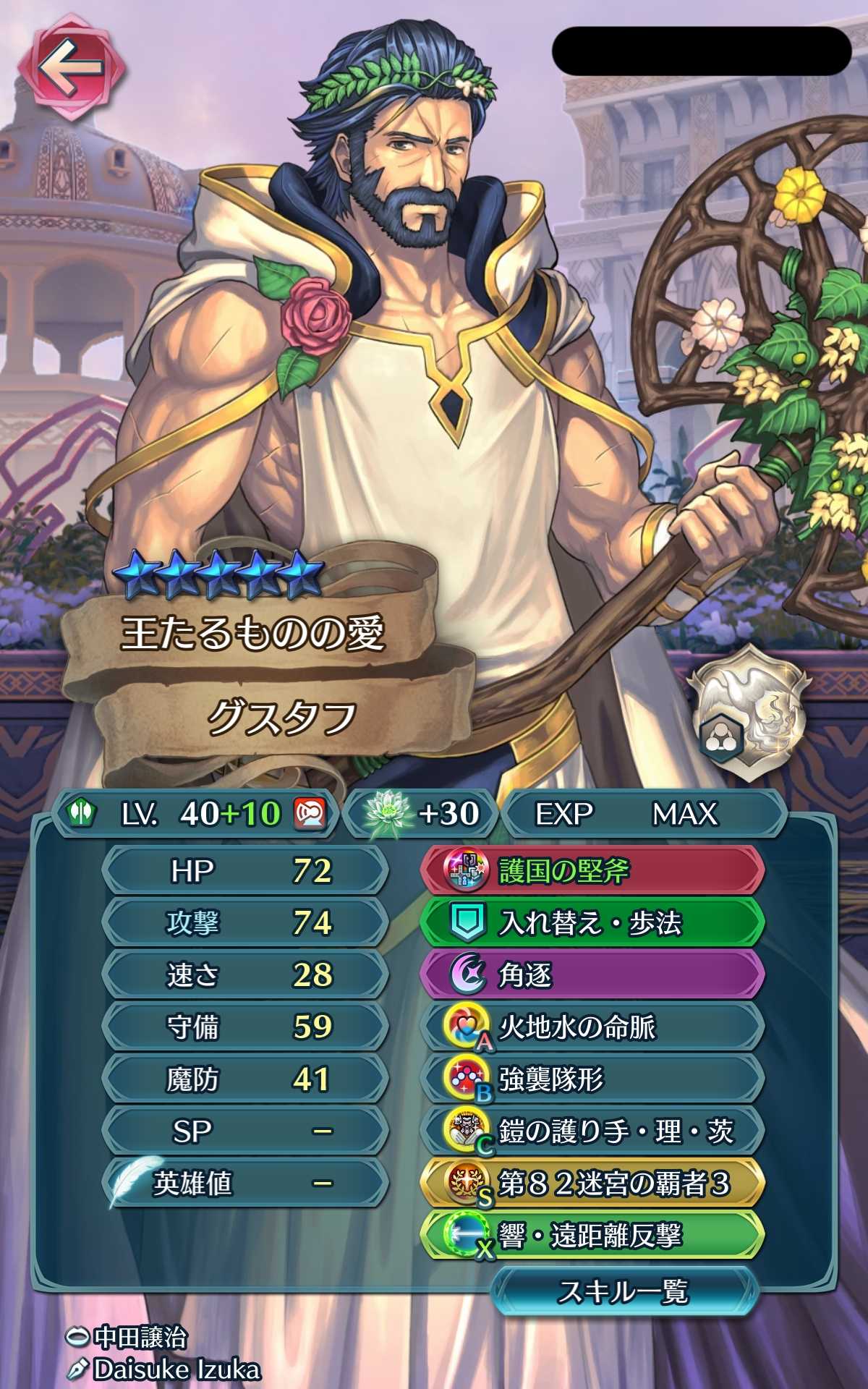Tap the 英雄値 hero merit row
Screen dimensions: 868x1389
click(x=246, y=1184)
